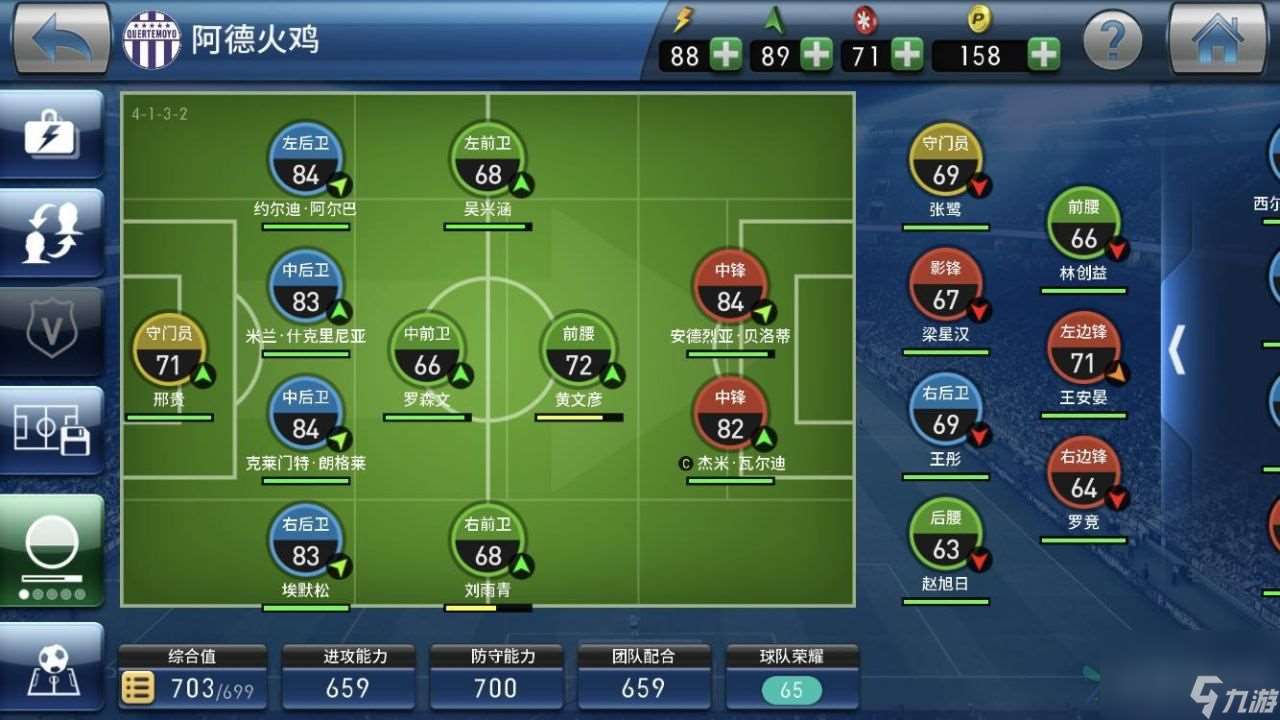The height and width of the screenshot is (720, 1280).
Task: Open the save formation pitch icon
Action: click(x=51, y=428)
